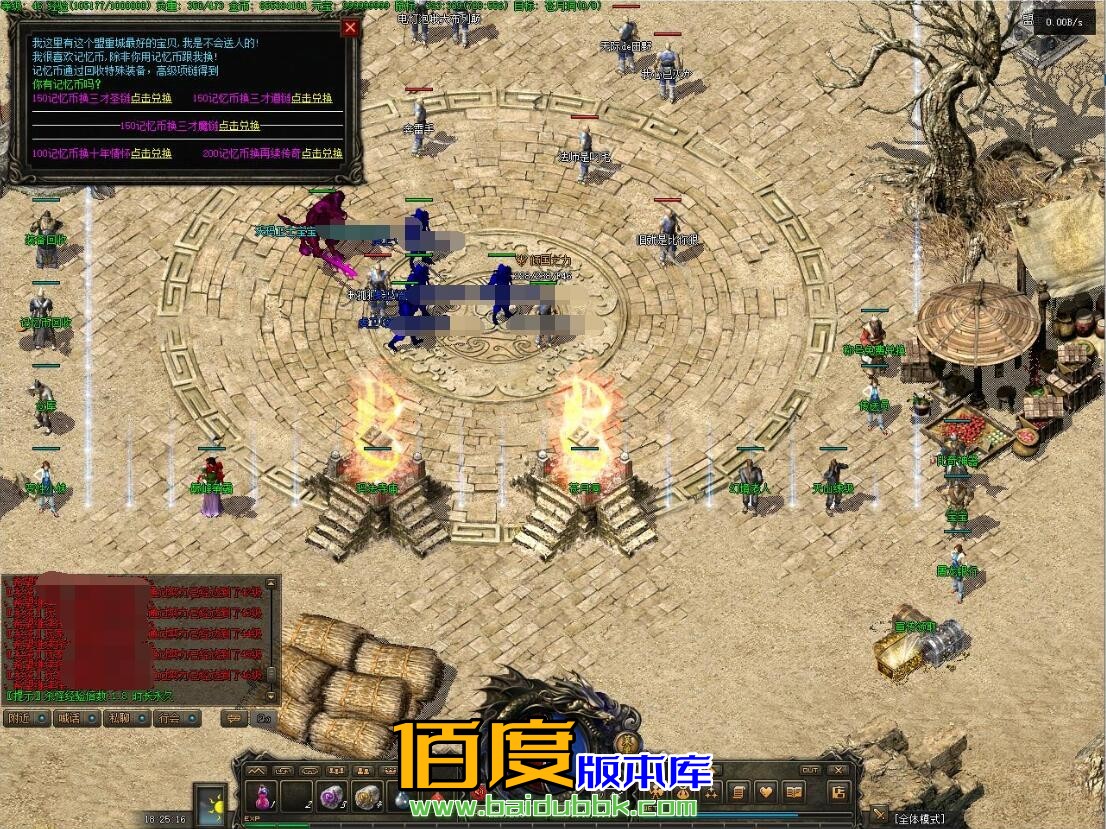Exchange 100 memory coins for 十年情怀
This screenshot has width=1106, height=829.
(151, 154)
